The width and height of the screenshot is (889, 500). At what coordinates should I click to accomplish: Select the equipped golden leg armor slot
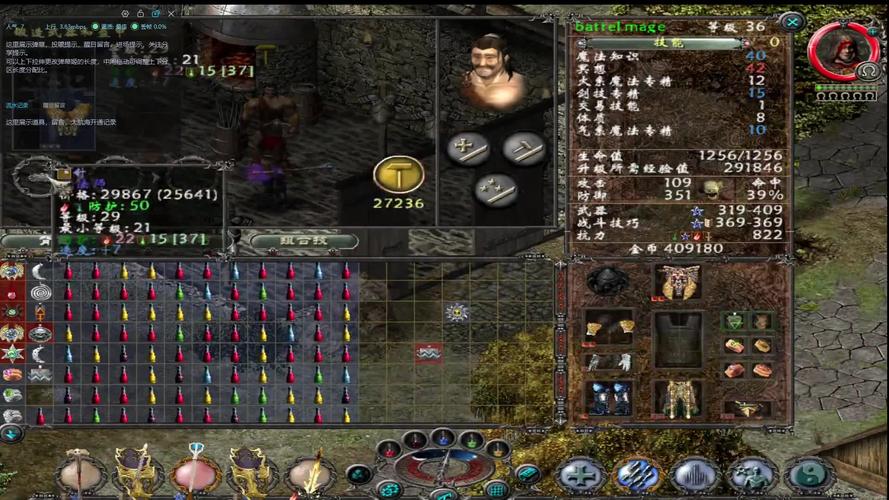[x=677, y=397]
